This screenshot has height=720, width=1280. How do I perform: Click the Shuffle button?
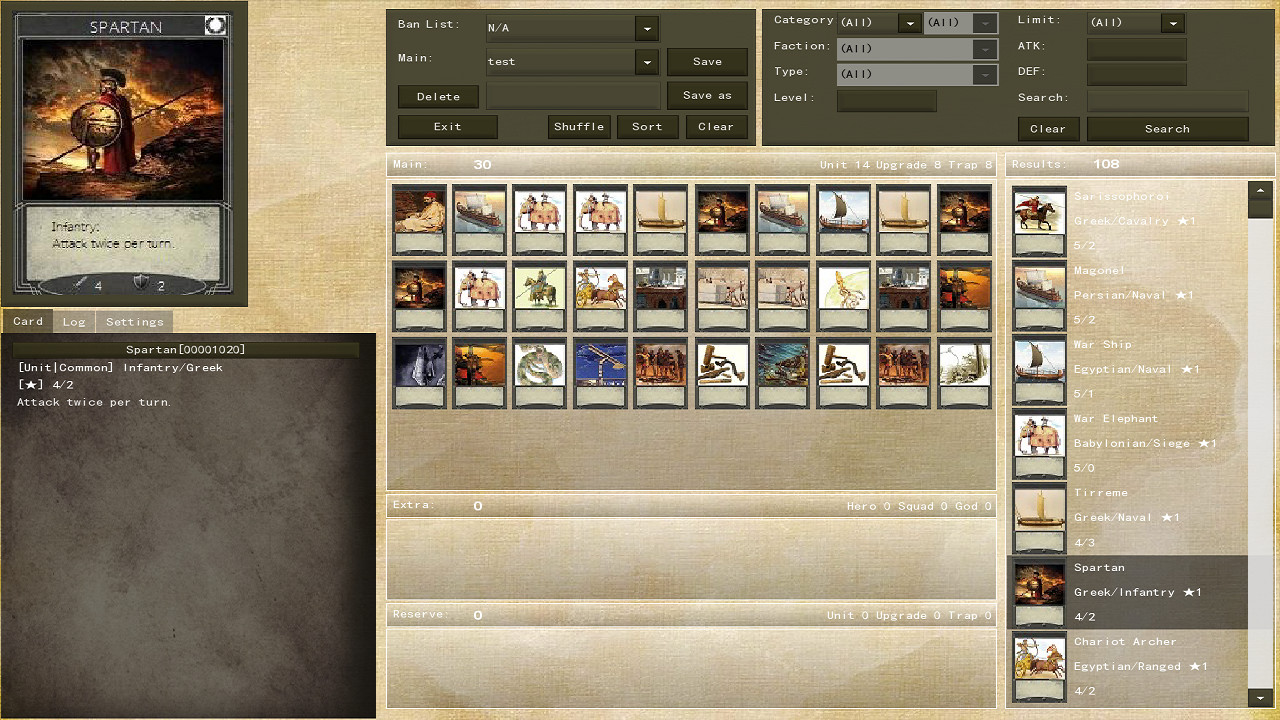tap(578, 127)
